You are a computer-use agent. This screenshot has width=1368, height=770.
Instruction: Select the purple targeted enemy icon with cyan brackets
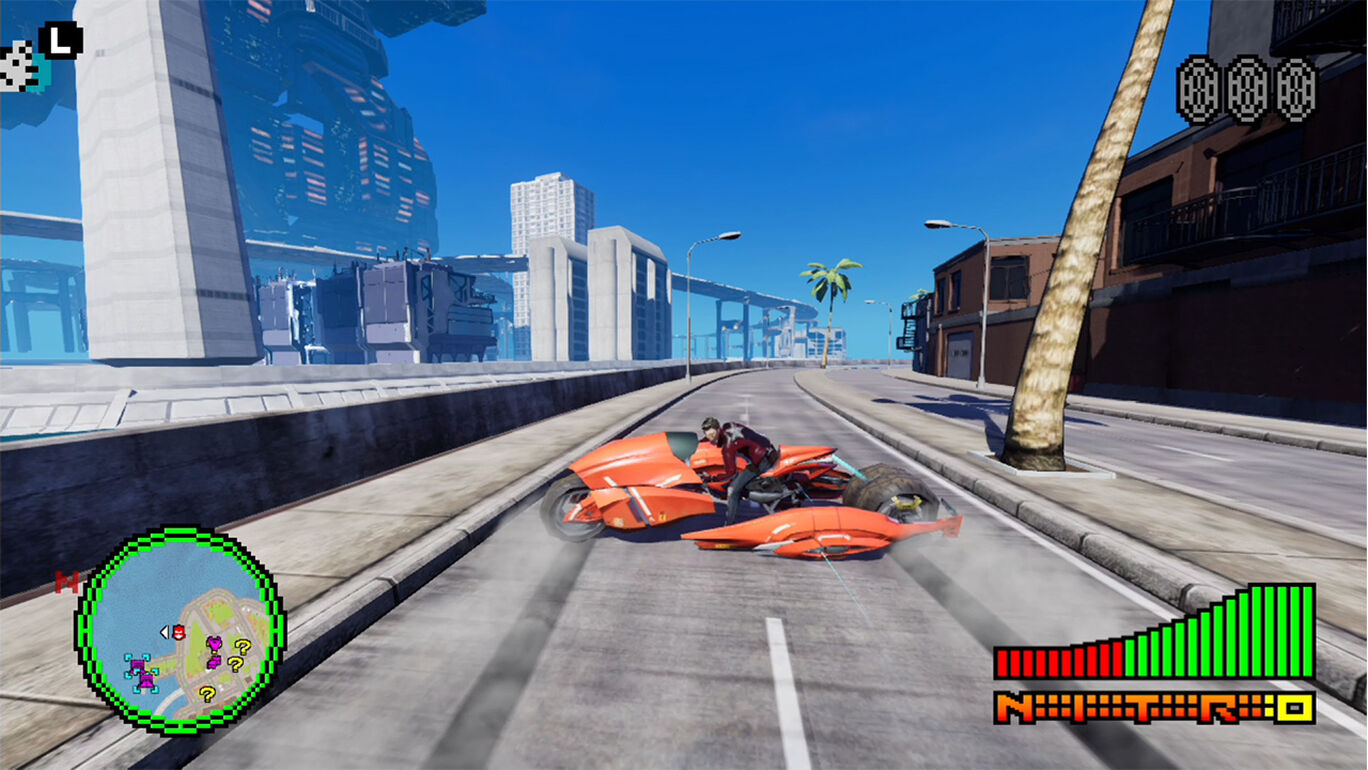click(x=140, y=667)
